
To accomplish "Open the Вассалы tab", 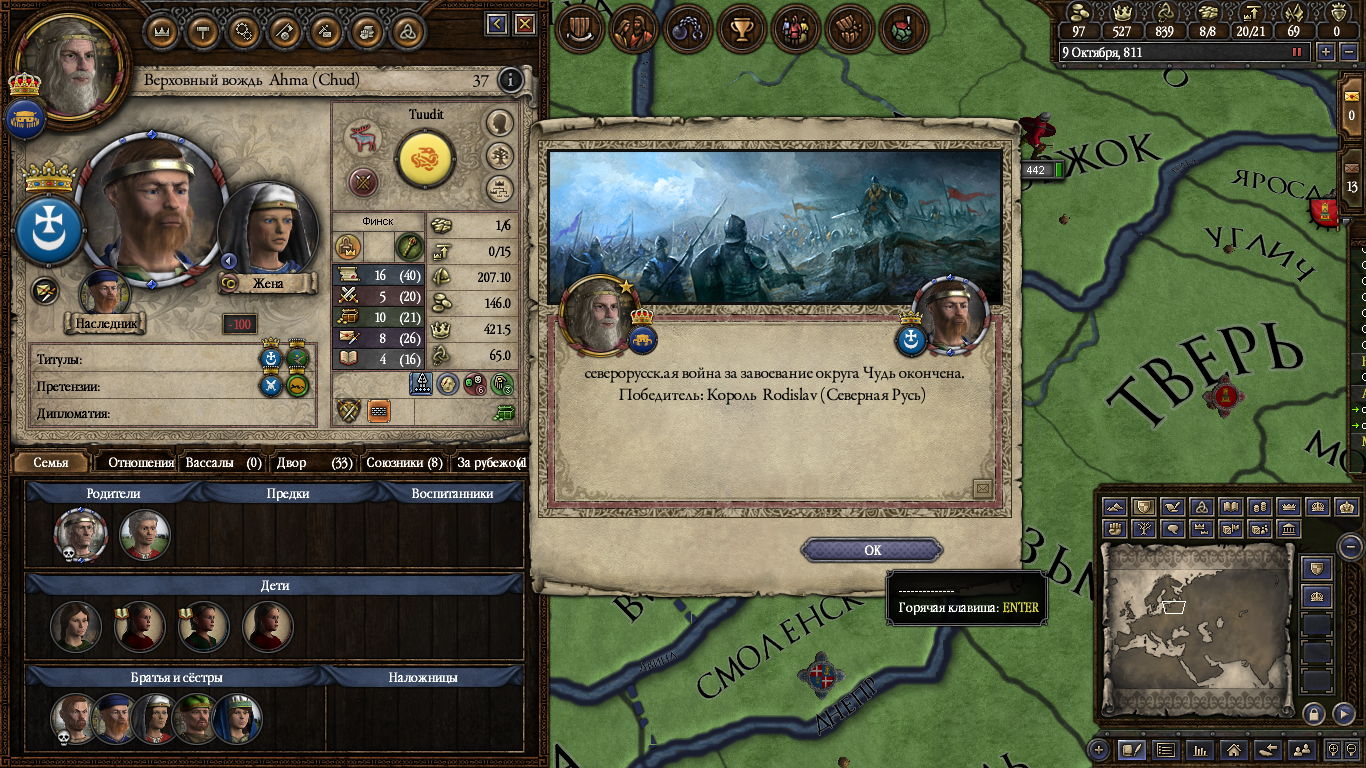I will (222, 463).
